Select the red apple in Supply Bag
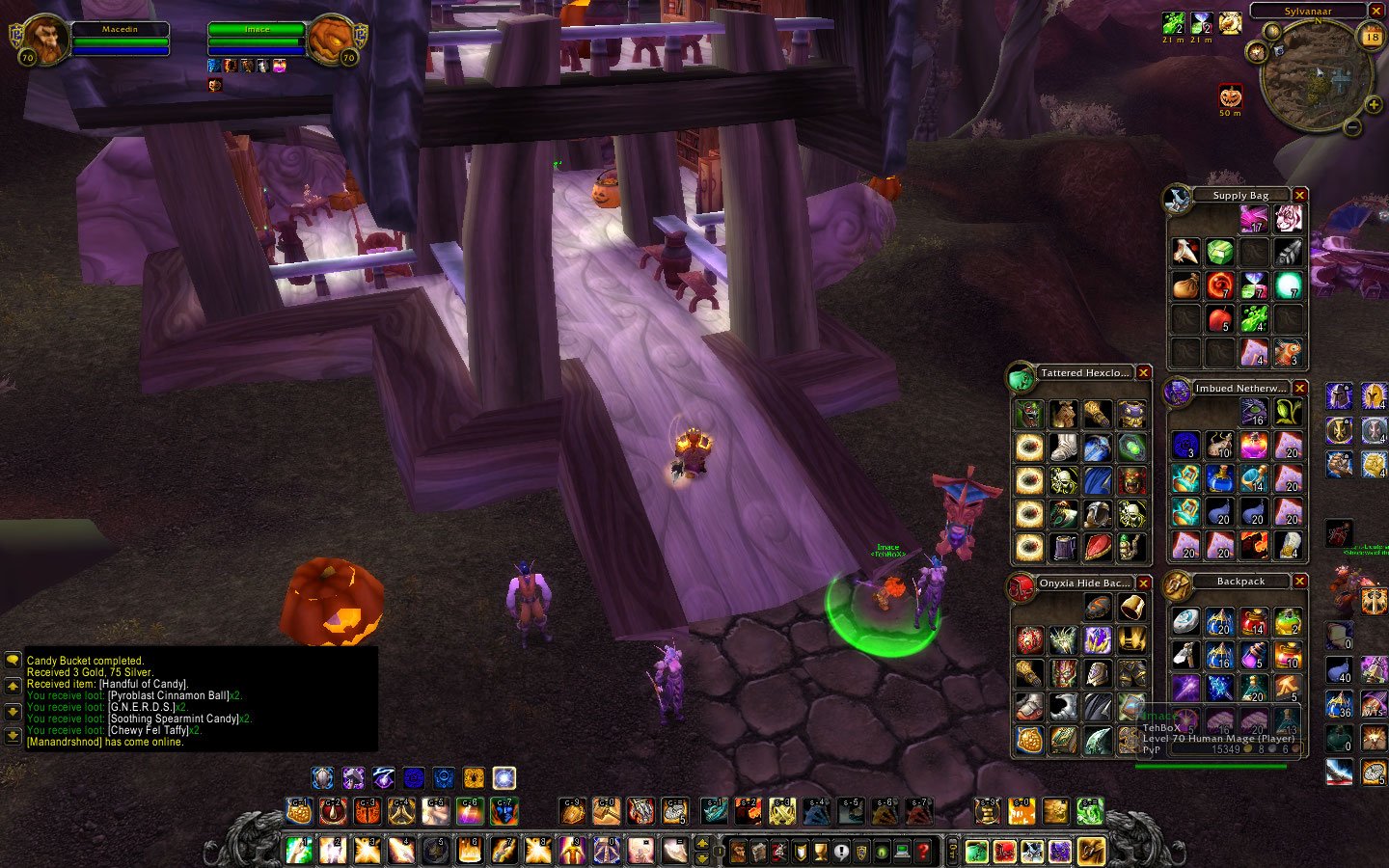 point(1220,318)
